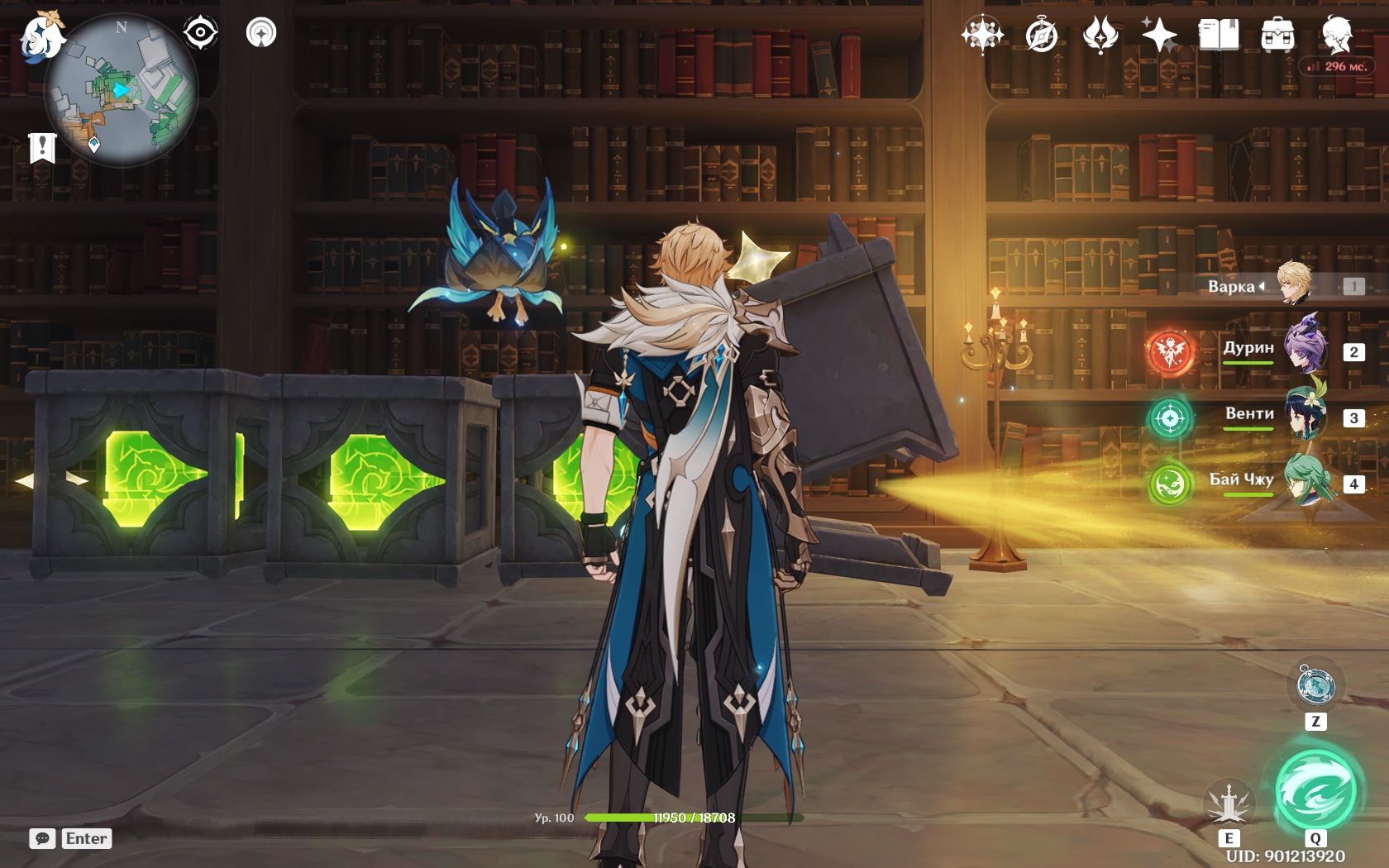Open the character profile head icon
Screen dimensions: 1389x868
point(1336,34)
